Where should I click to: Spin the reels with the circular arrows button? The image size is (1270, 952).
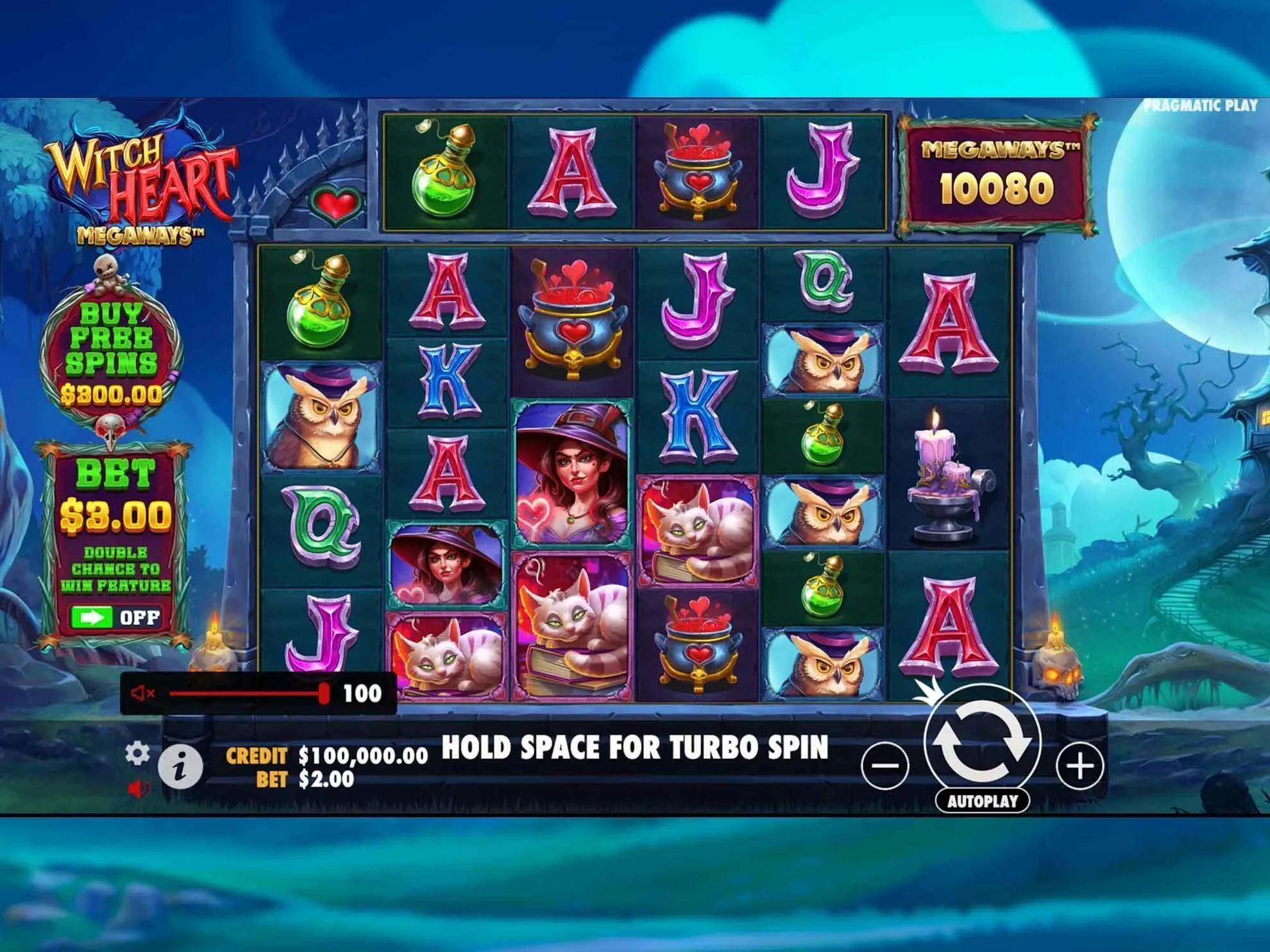pos(981,742)
